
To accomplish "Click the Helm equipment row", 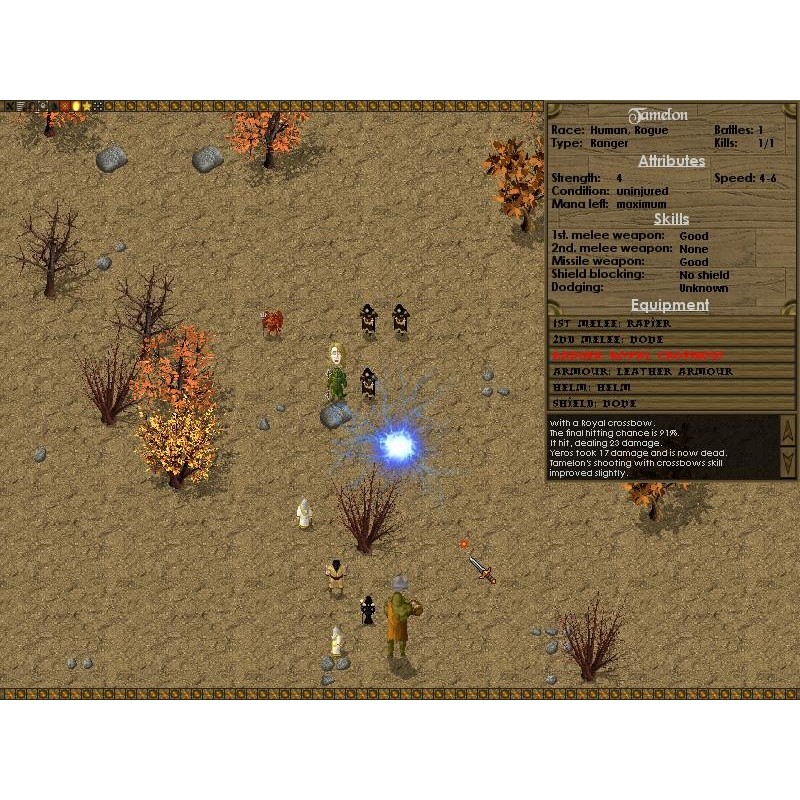I will [671, 388].
